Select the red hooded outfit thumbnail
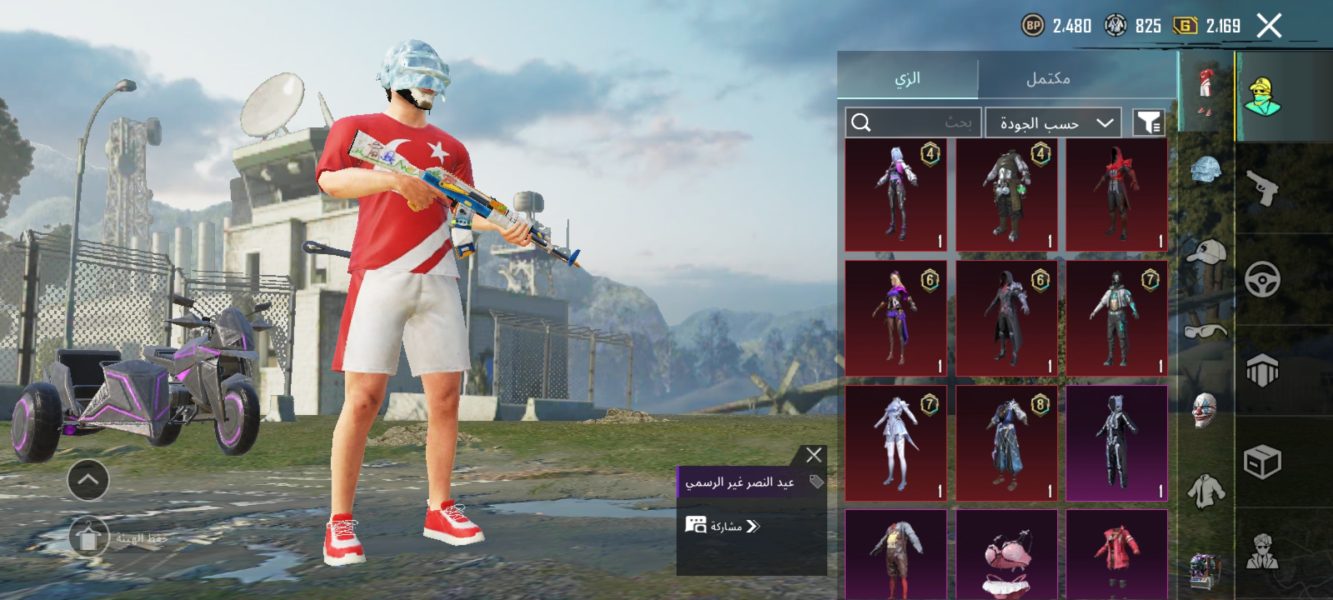This screenshot has width=1333, height=600. tap(1116, 195)
